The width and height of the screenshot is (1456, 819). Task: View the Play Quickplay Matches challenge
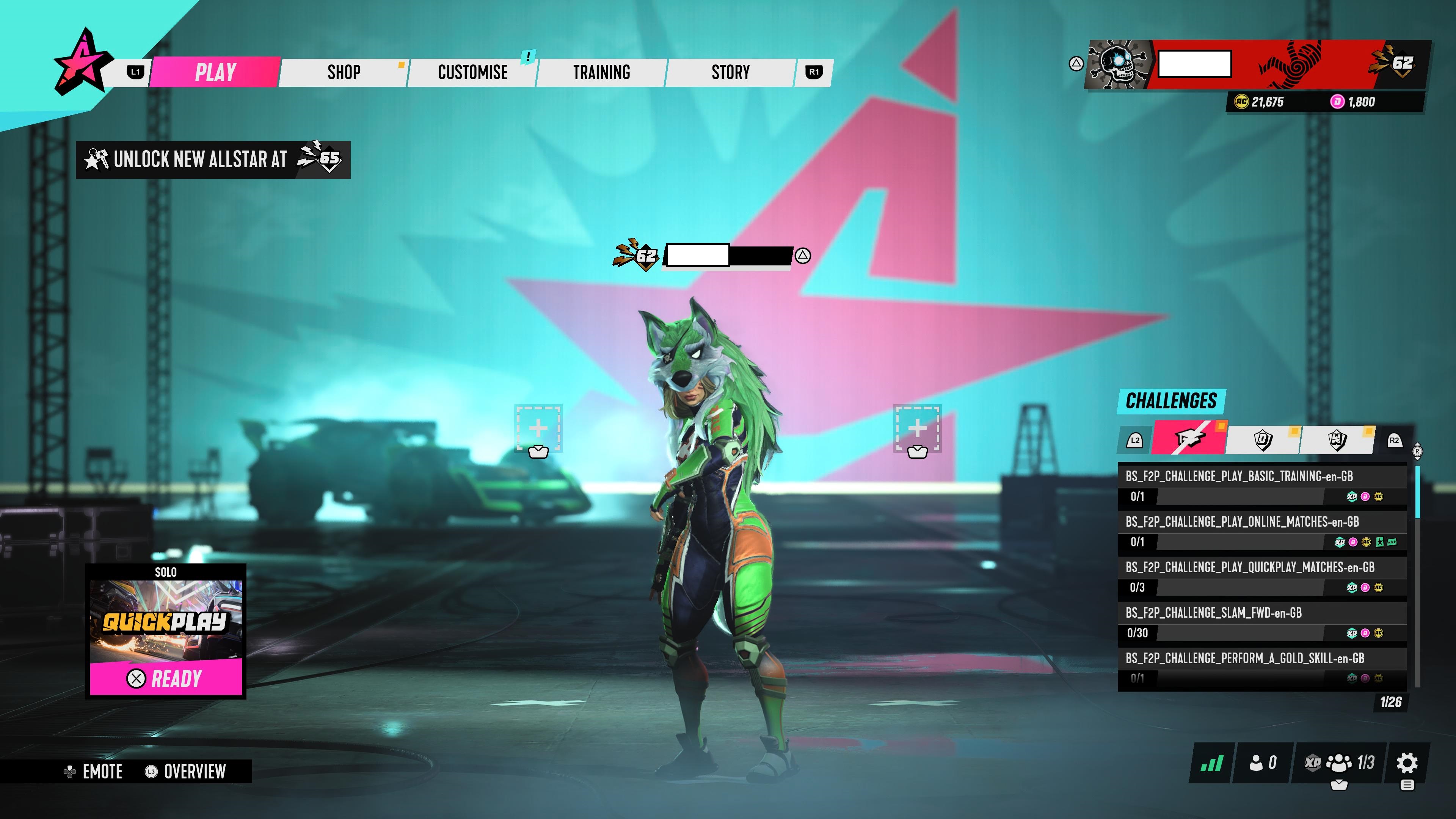tap(1262, 576)
